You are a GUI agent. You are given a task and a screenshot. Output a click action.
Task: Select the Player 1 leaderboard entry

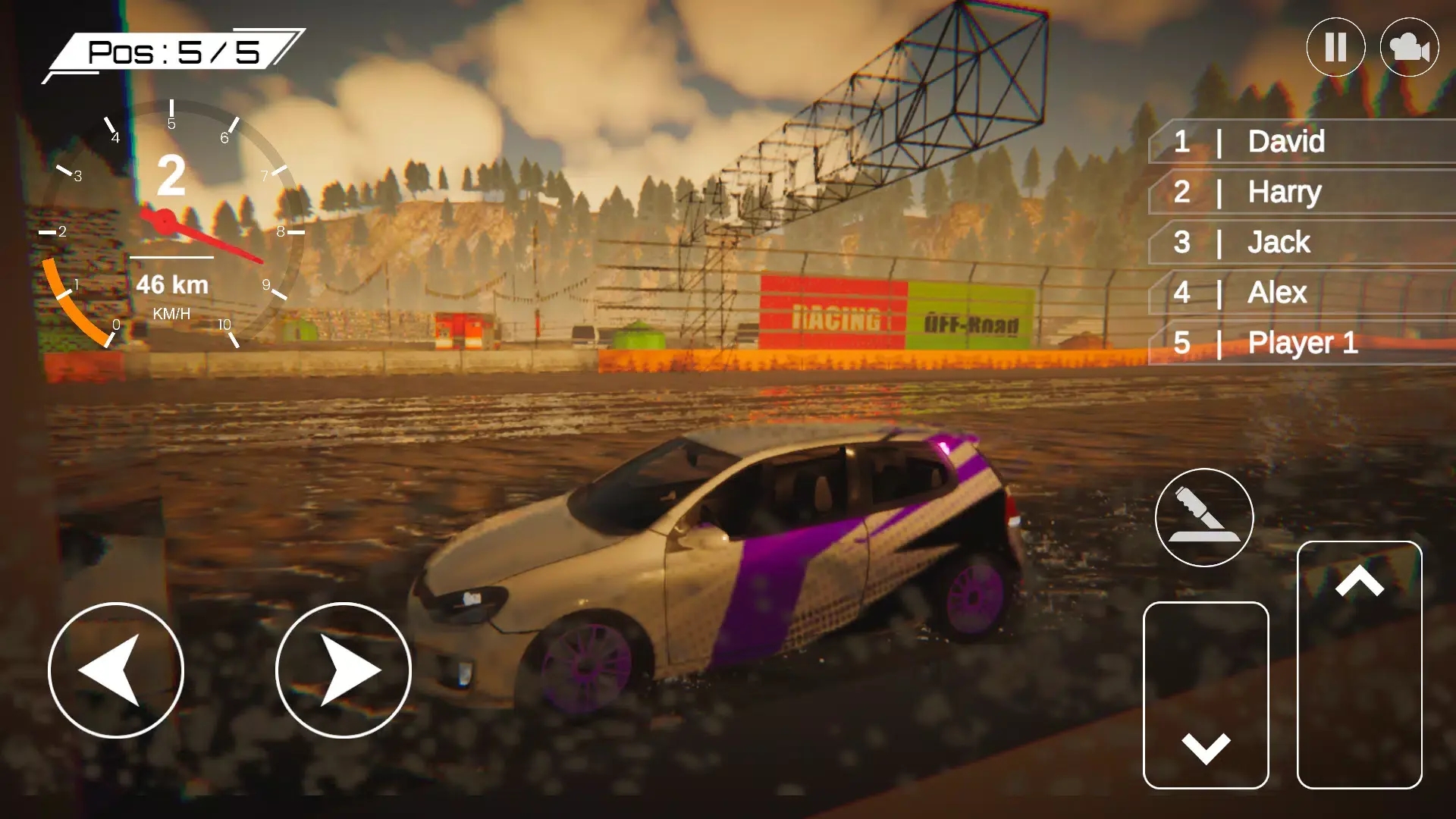pyautogui.click(x=1301, y=343)
